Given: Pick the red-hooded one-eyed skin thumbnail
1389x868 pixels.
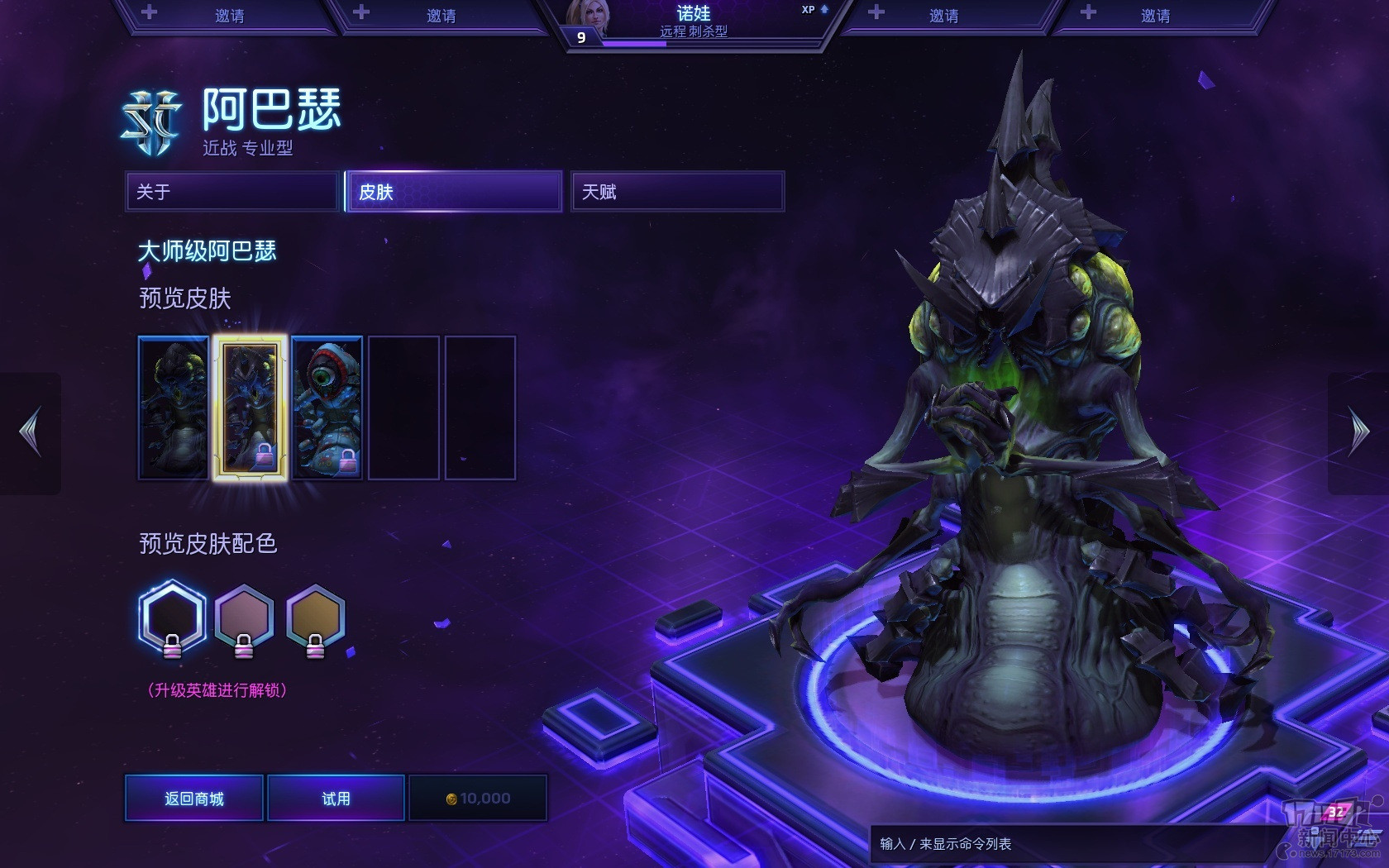Looking at the screenshot, I should click(x=327, y=408).
